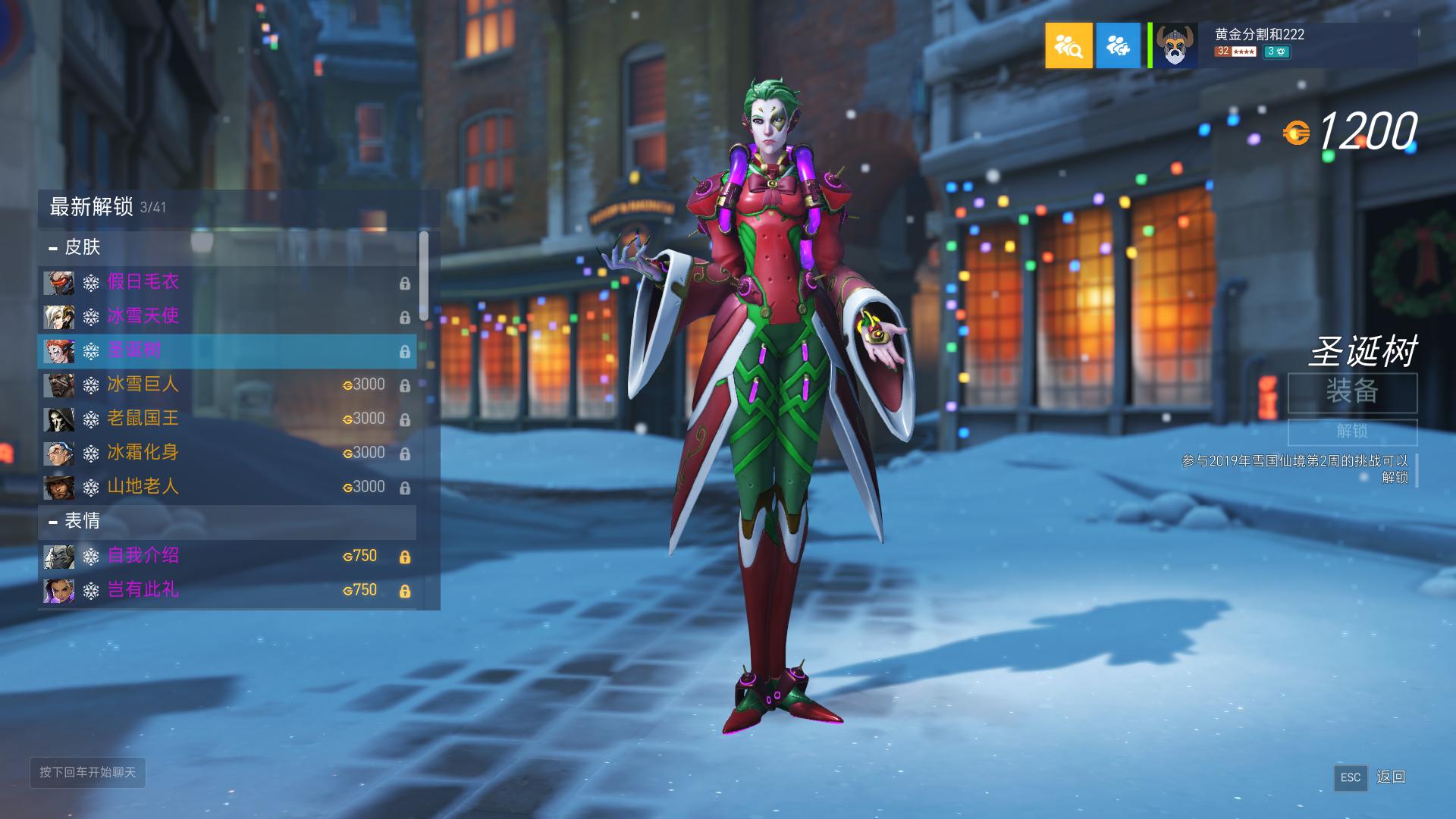Choose the 冰霜化身 skin row

click(227, 453)
